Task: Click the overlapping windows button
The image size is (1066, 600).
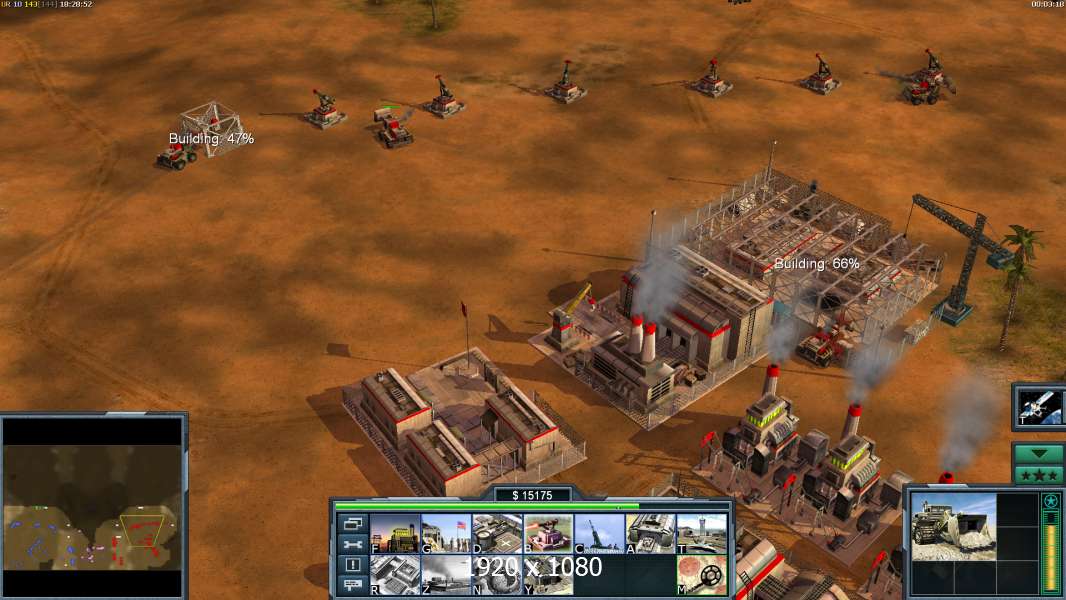Action: point(352,524)
